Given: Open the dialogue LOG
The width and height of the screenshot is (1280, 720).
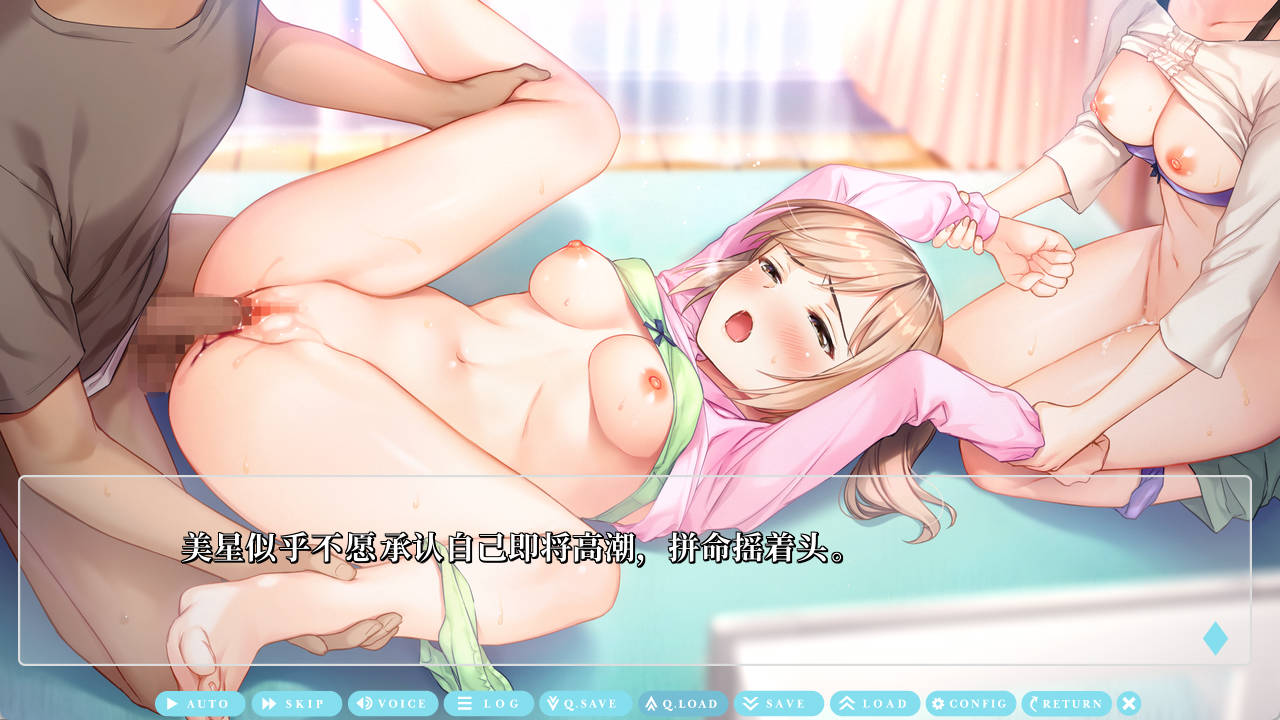Looking at the screenshot, I should 489,704.
